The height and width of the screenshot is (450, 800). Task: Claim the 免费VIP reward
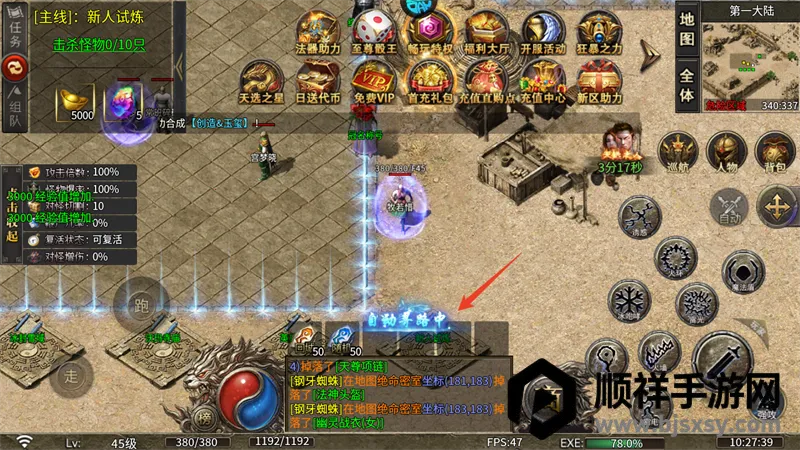point(373,82)
